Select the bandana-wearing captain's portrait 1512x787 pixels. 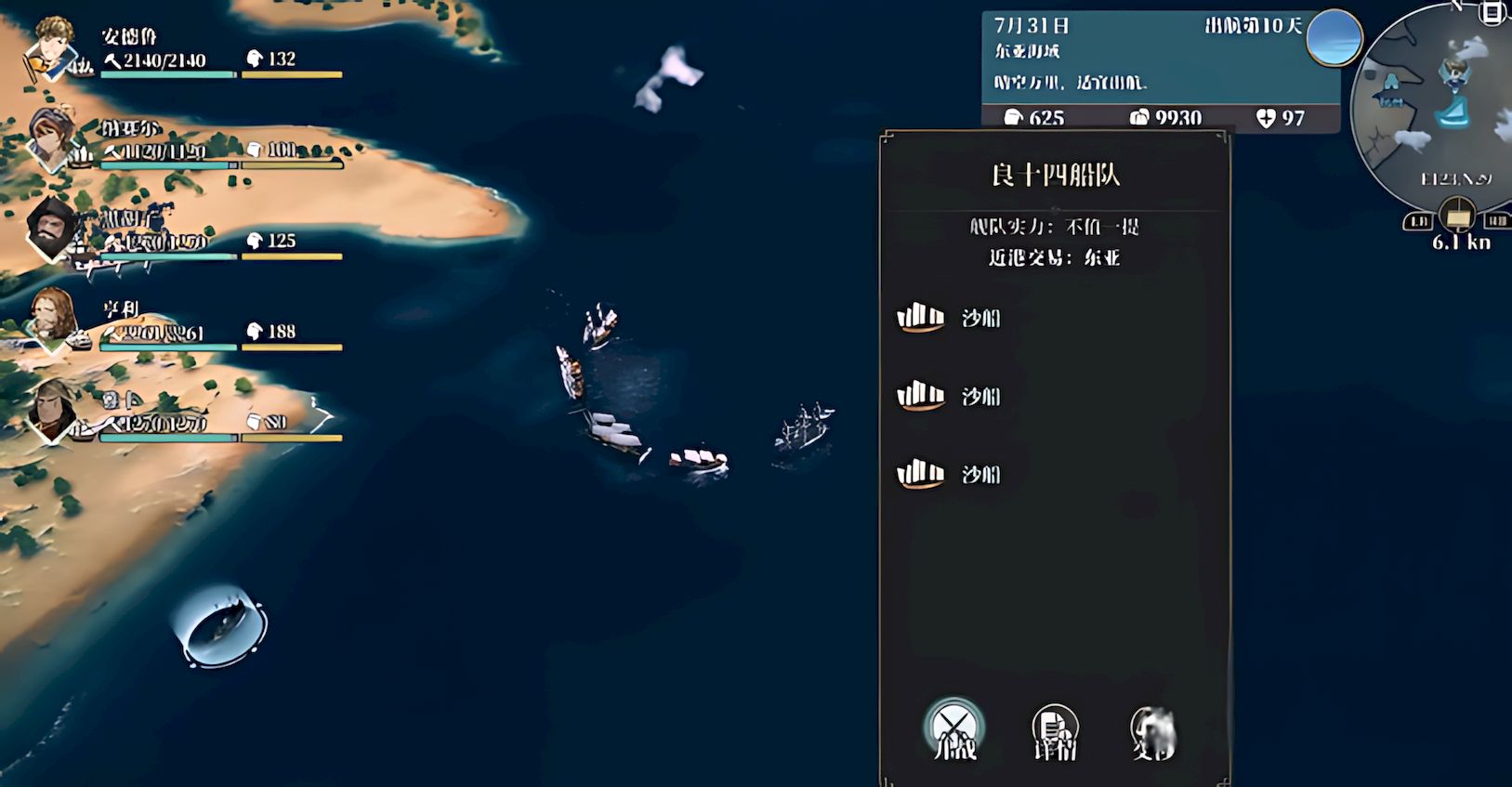[52, 138]
